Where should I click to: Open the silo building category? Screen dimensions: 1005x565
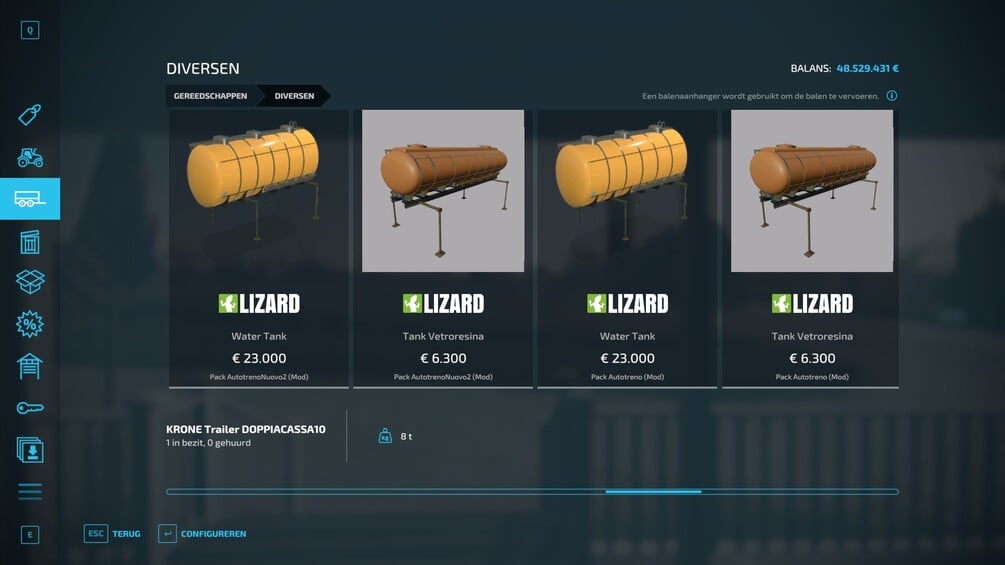click(x=30, y=241)
